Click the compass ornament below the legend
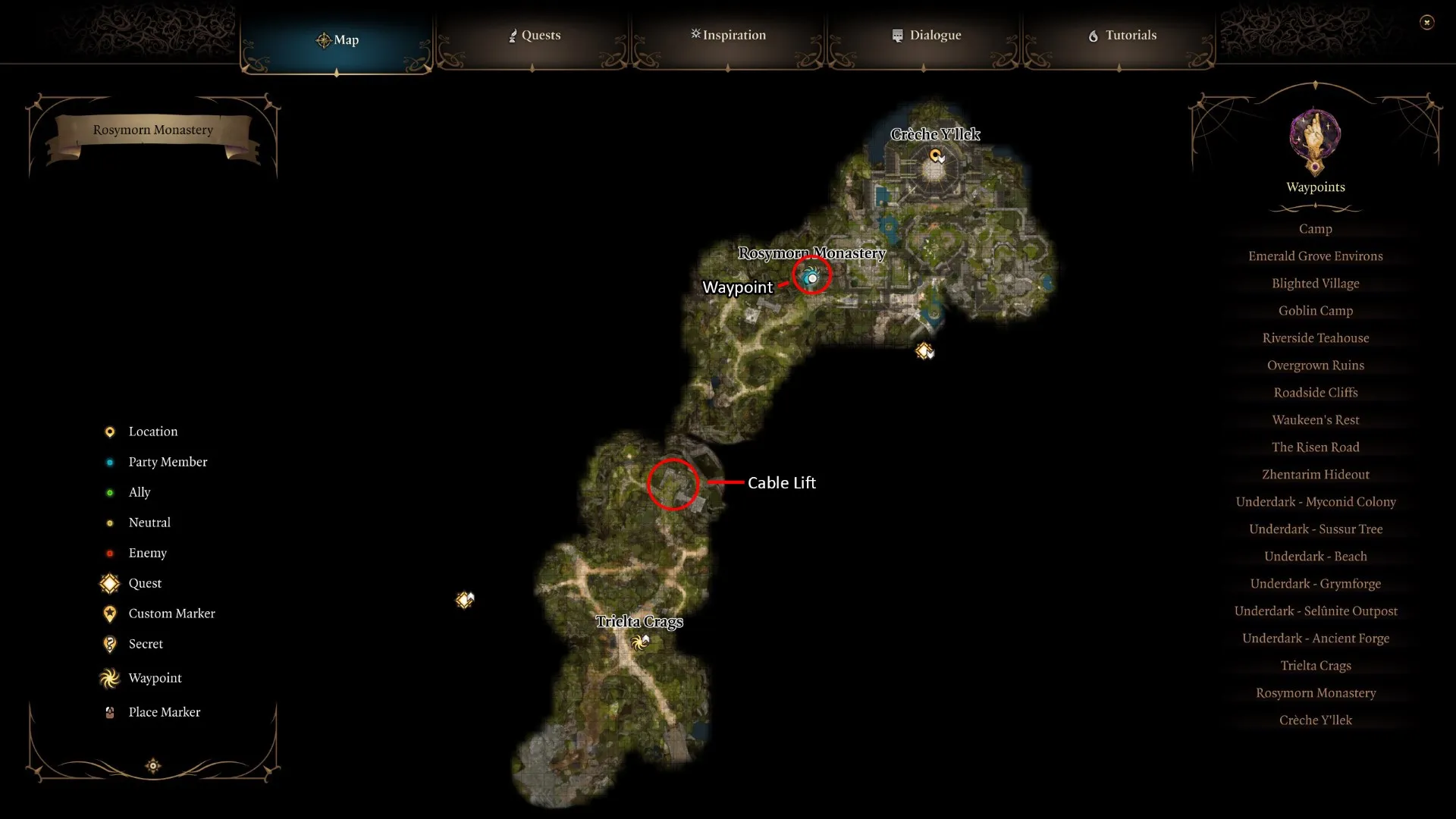This screenshot has height=819, width=1456. (x=152, y=766)
